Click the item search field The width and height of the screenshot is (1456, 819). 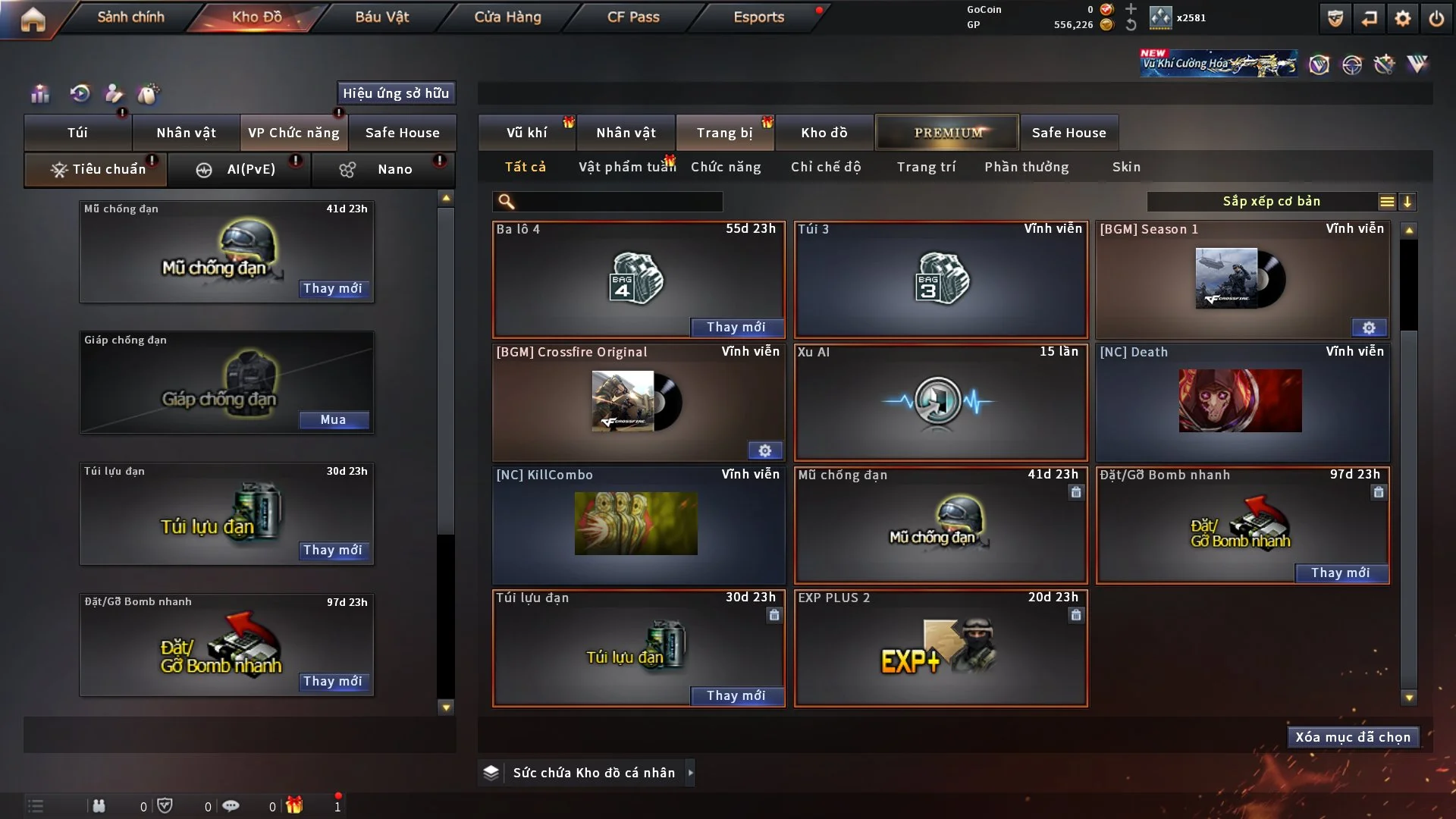click(618, 202)
